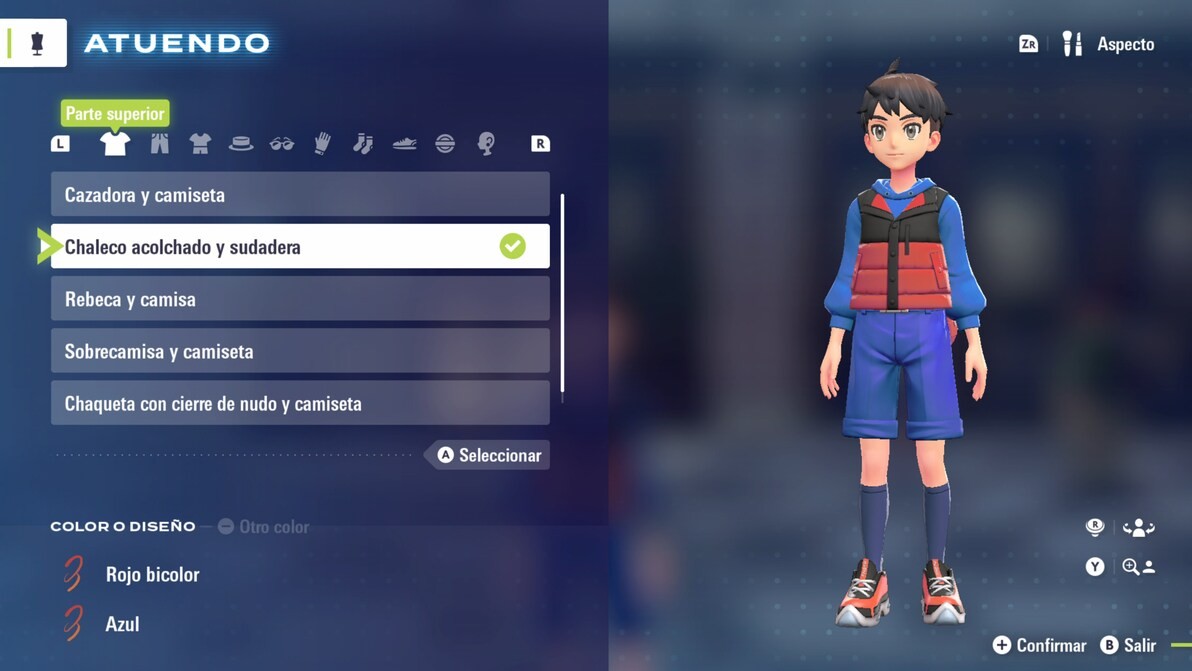Switch to the gloves category tab

[322, 144]
